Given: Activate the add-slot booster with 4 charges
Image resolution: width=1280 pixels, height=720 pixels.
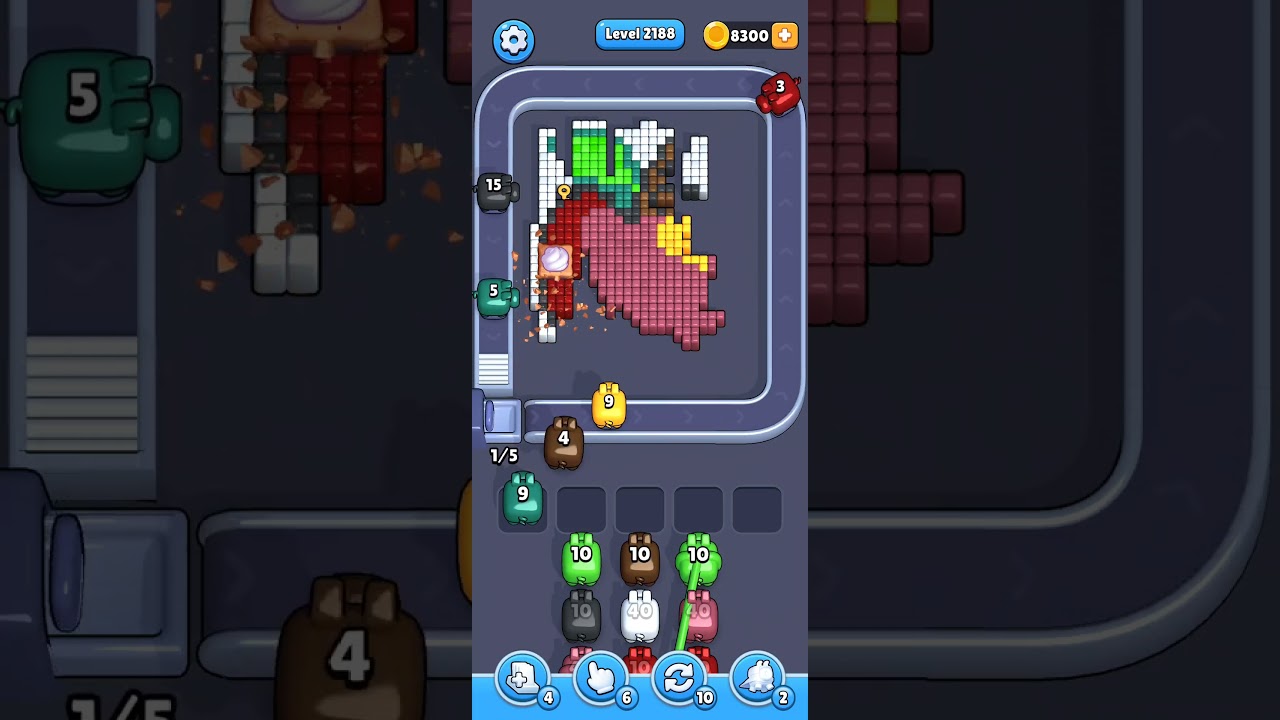Looking at the screenshot, I should (x=520, y=678).
